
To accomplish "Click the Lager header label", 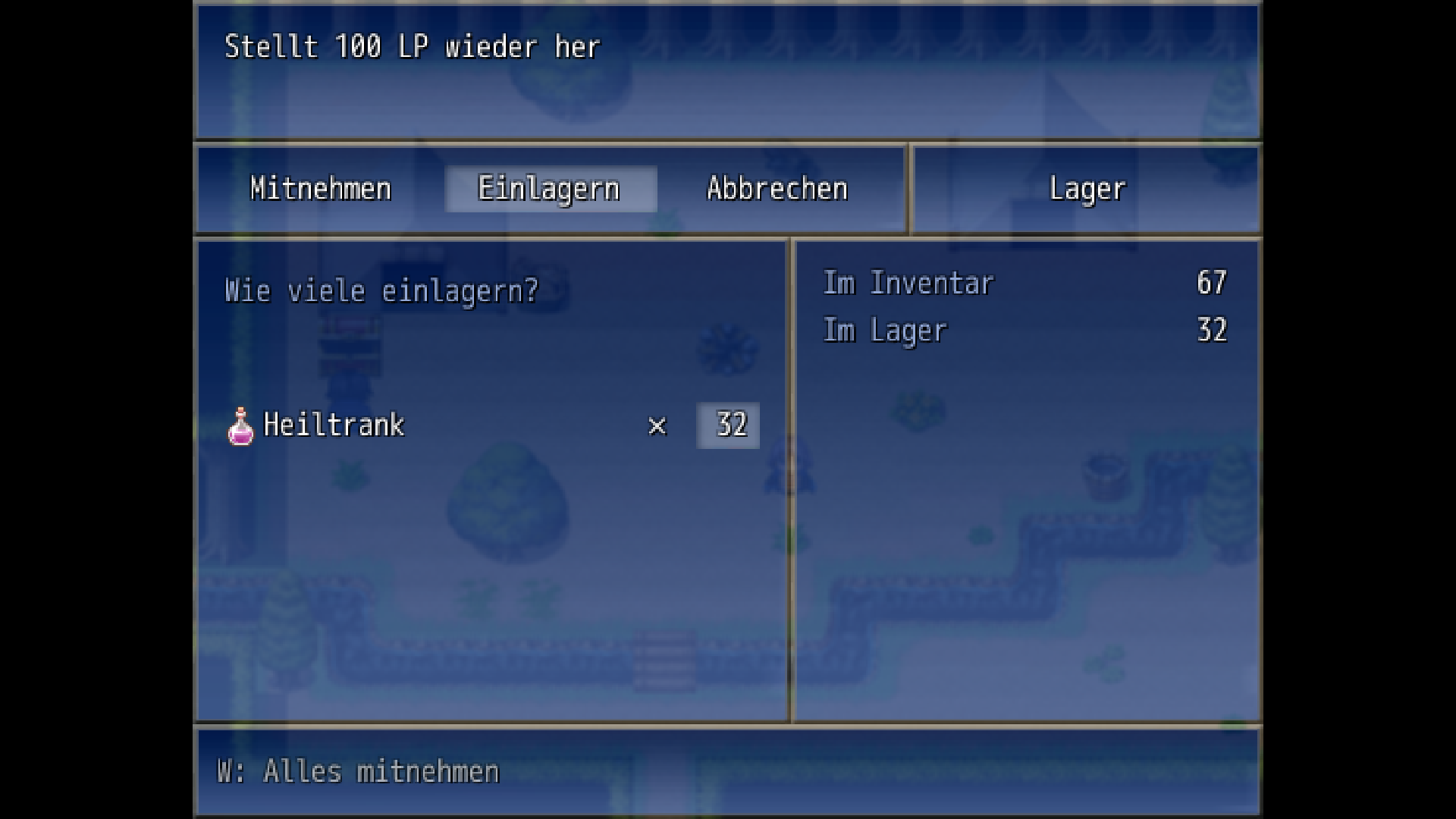I will (1086, 189).
